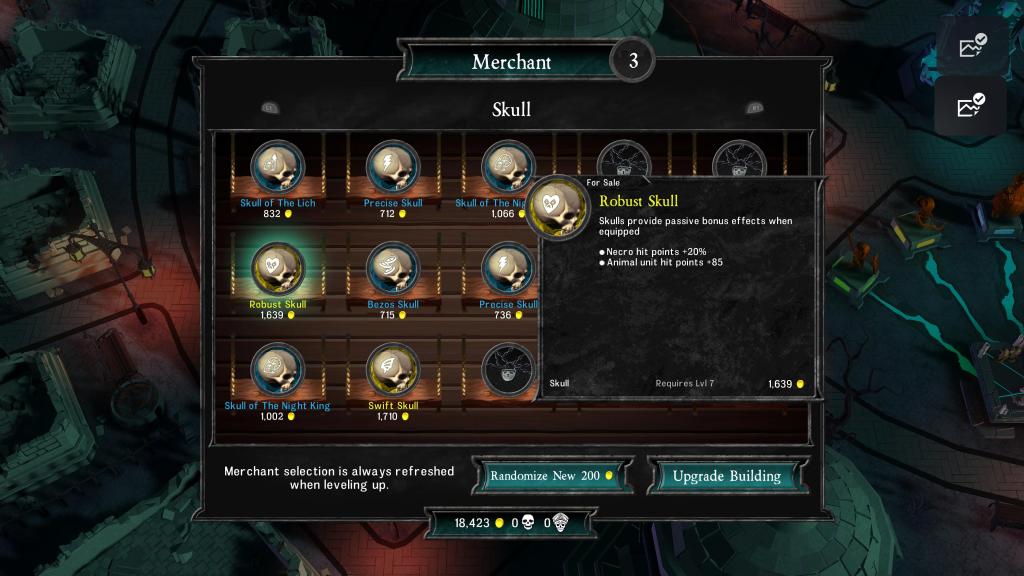Select the Precise Skull priced 736
The width and height of the screenshot is (1024, 576).
506,269
